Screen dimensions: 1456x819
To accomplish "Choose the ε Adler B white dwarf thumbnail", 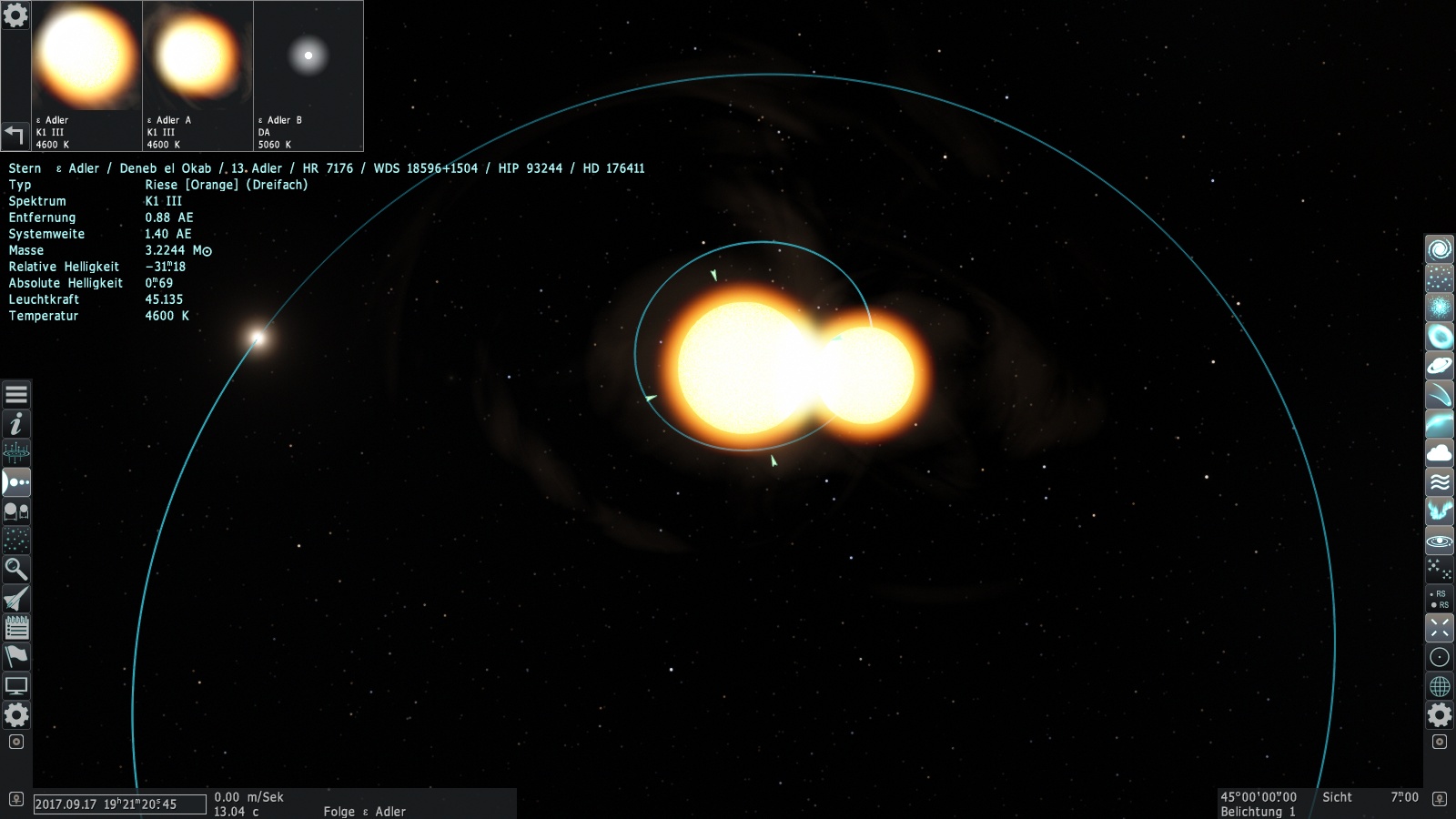I will [308, 76].
